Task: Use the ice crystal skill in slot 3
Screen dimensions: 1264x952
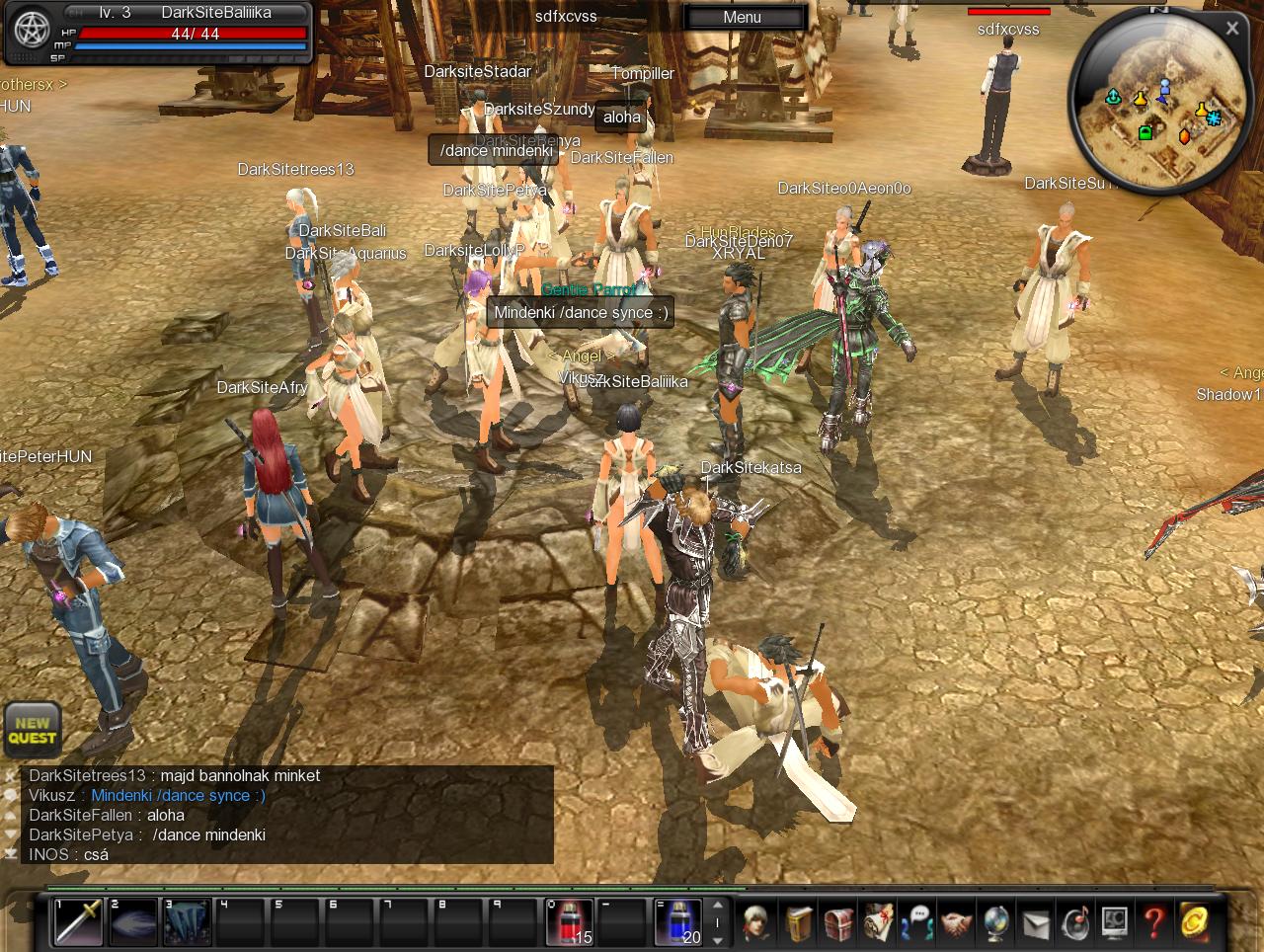Action: coord(187,921)
